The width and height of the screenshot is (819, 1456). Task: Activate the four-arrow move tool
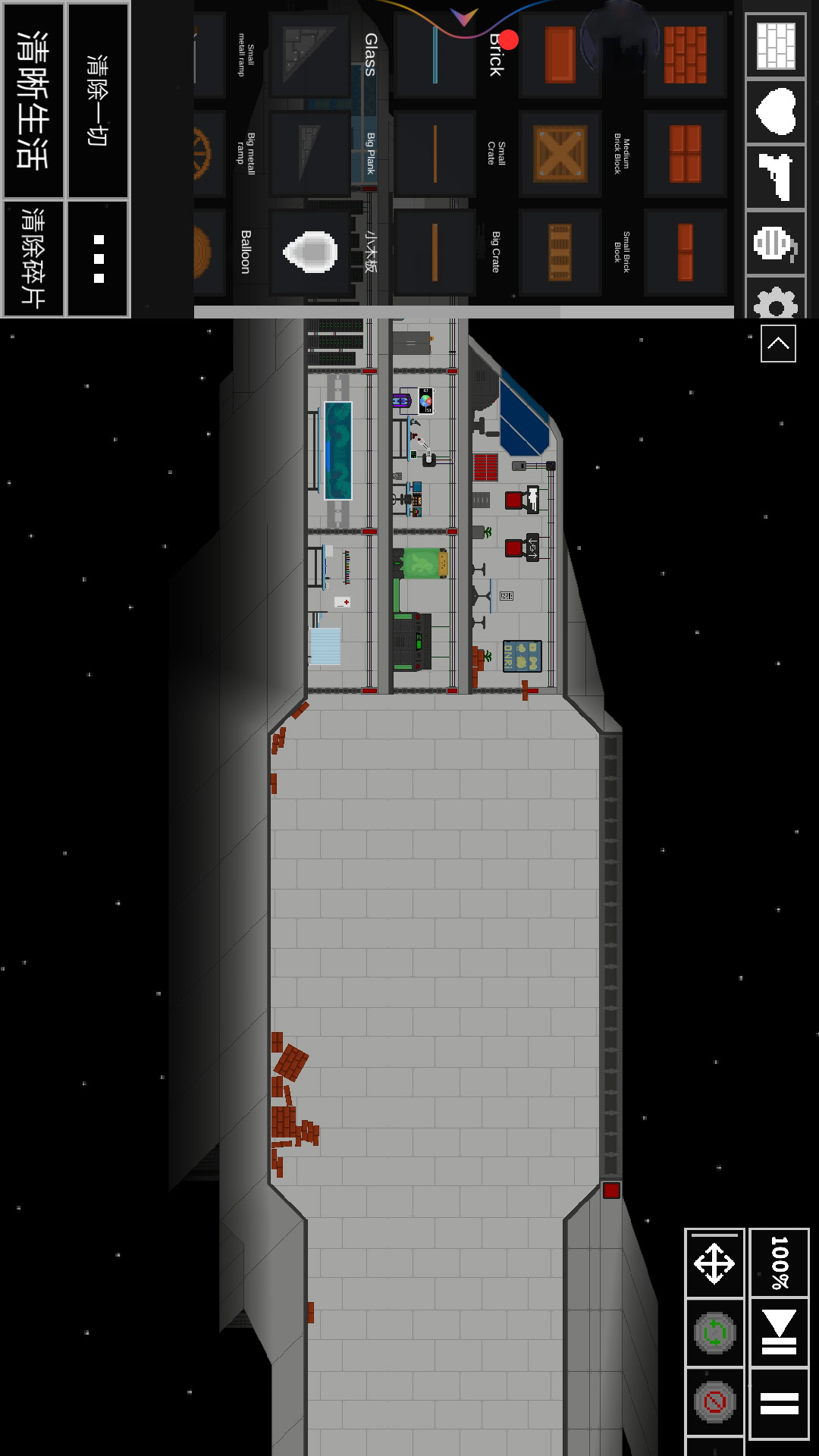click(714, 1264)
